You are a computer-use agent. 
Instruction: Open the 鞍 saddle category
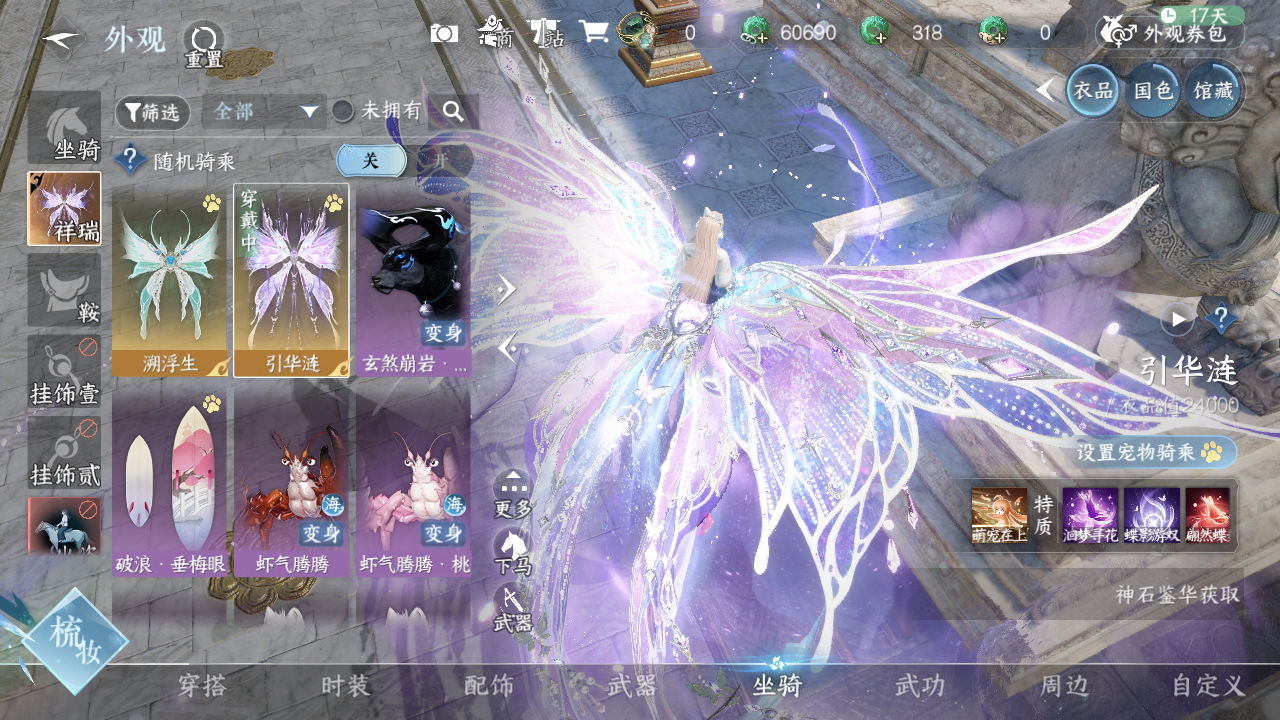[x=64, y=290]
